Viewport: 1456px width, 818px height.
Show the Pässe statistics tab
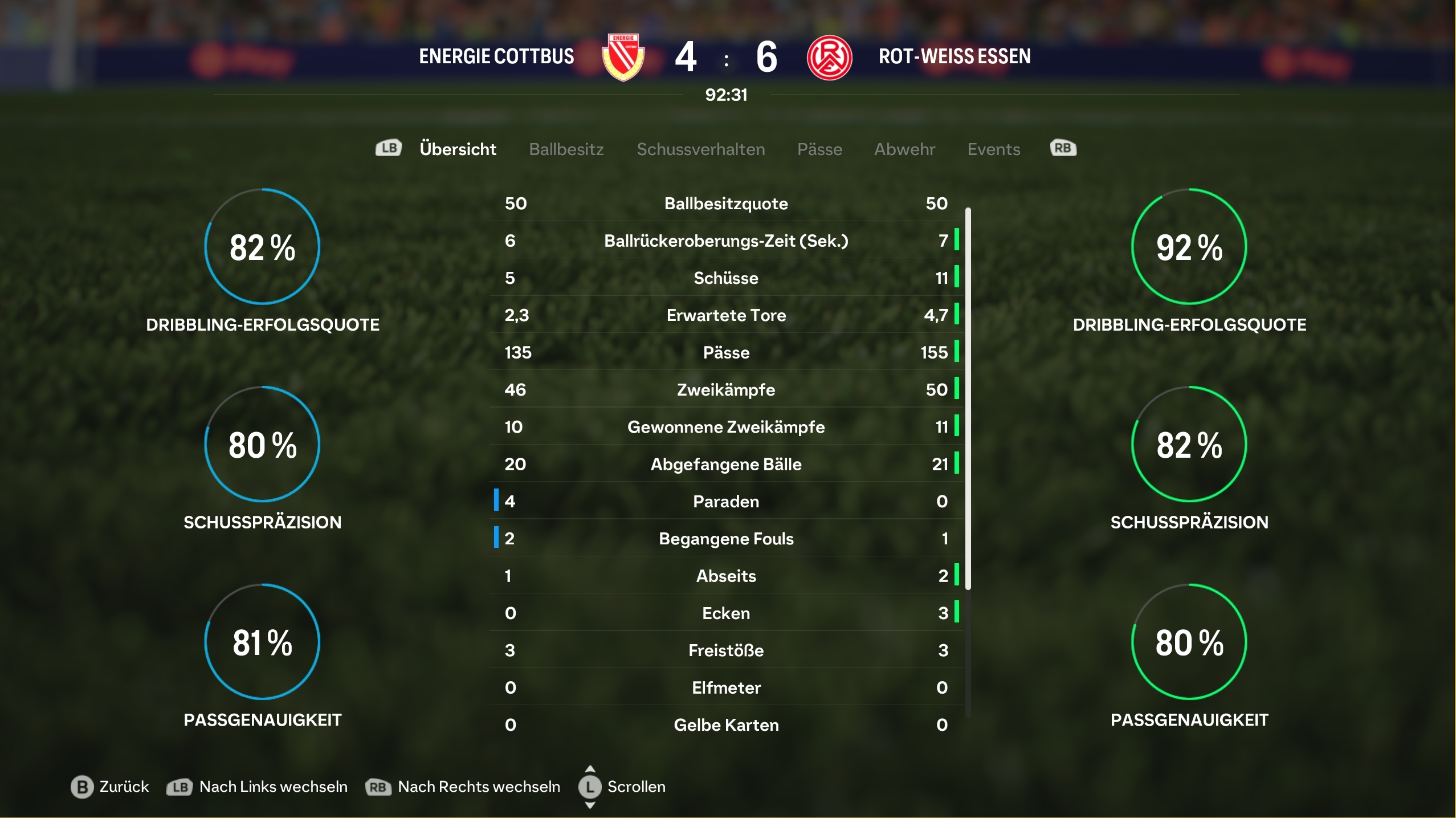pos(819,149)
